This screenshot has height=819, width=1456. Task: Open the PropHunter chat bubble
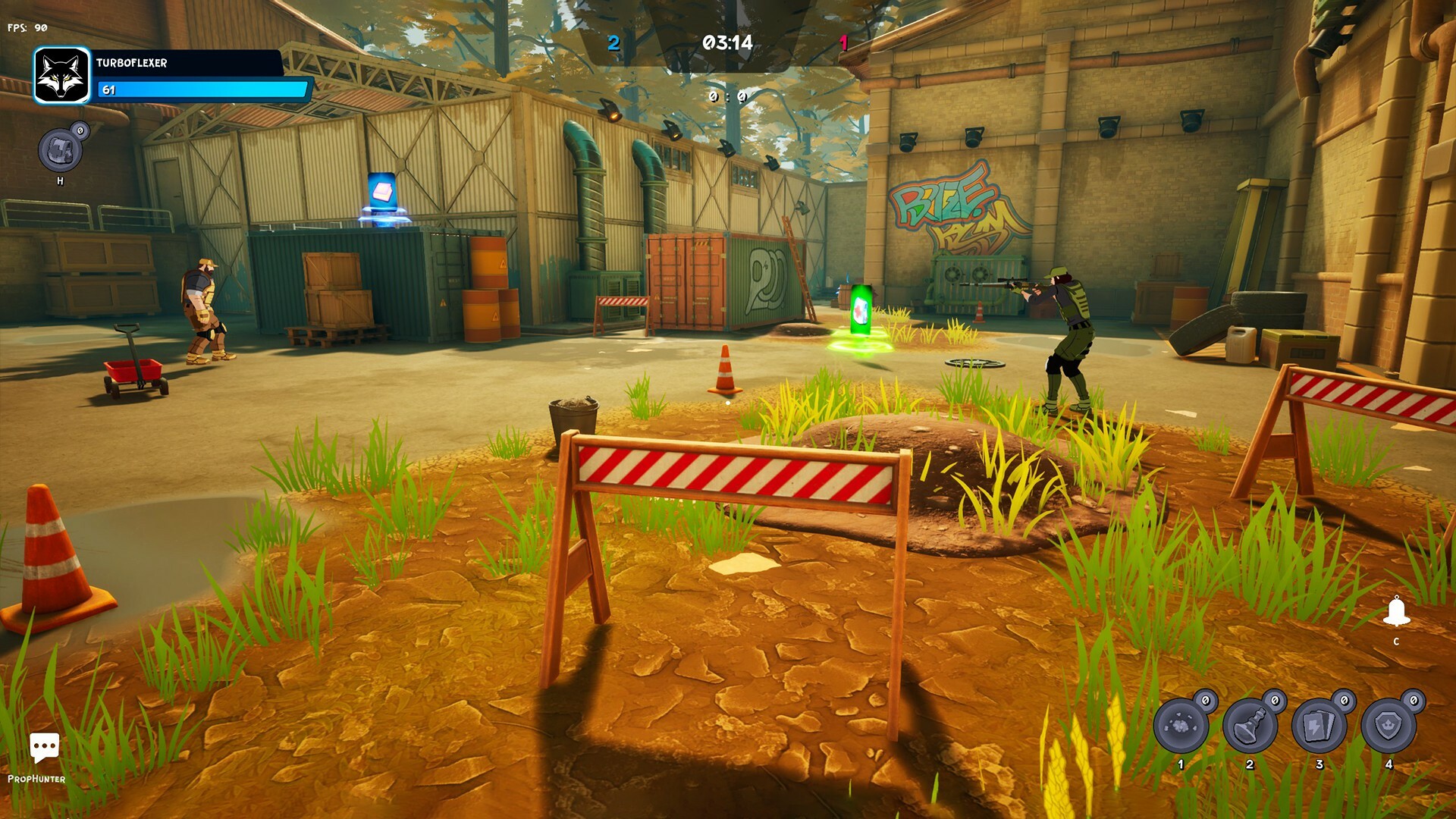[45, 747]
